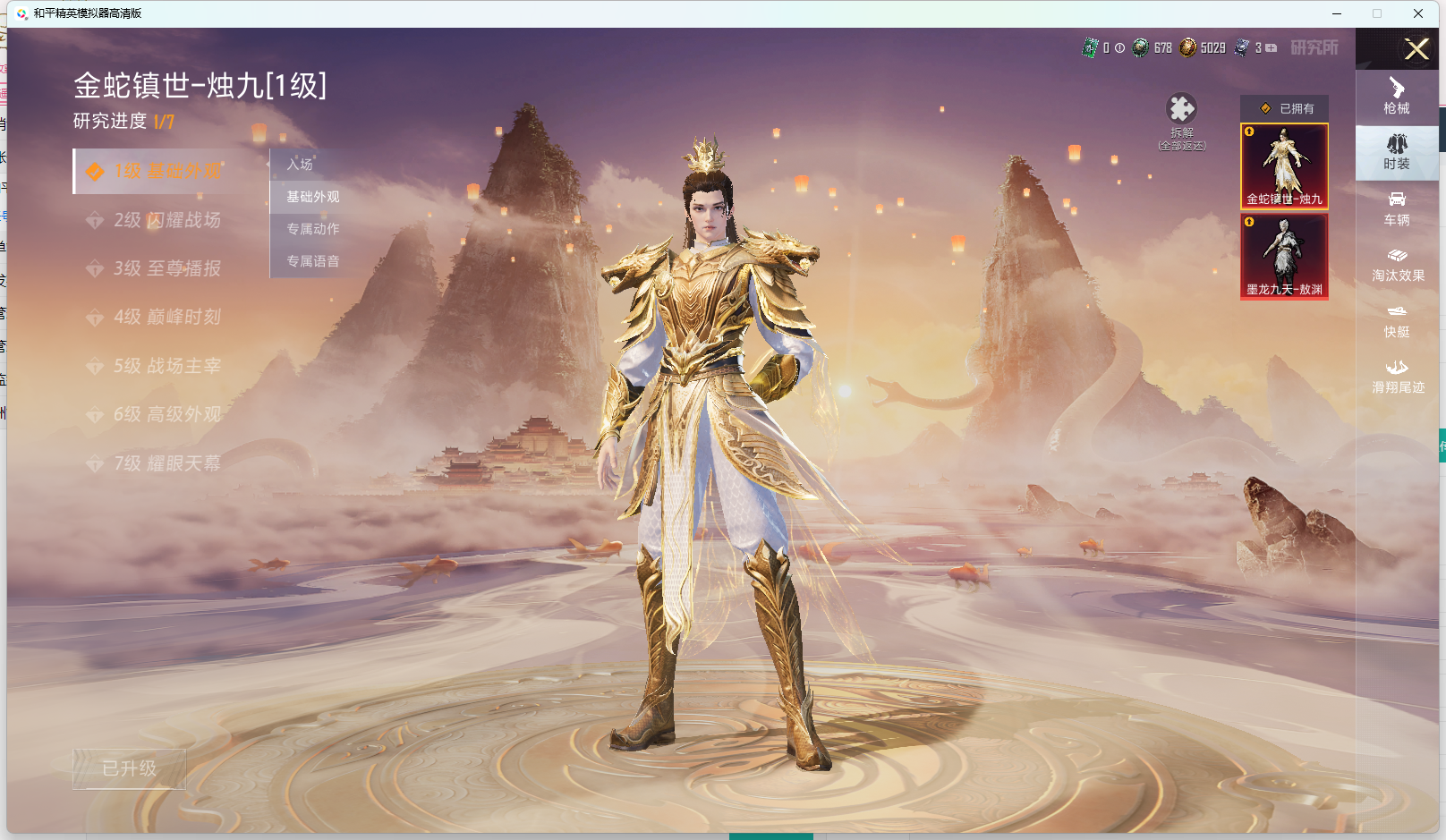Viewport: 1446px width, 840px height.
Task: Select level 7 耀眼天幕 tier
Action: pyautogui.click(x=159, y=463)
